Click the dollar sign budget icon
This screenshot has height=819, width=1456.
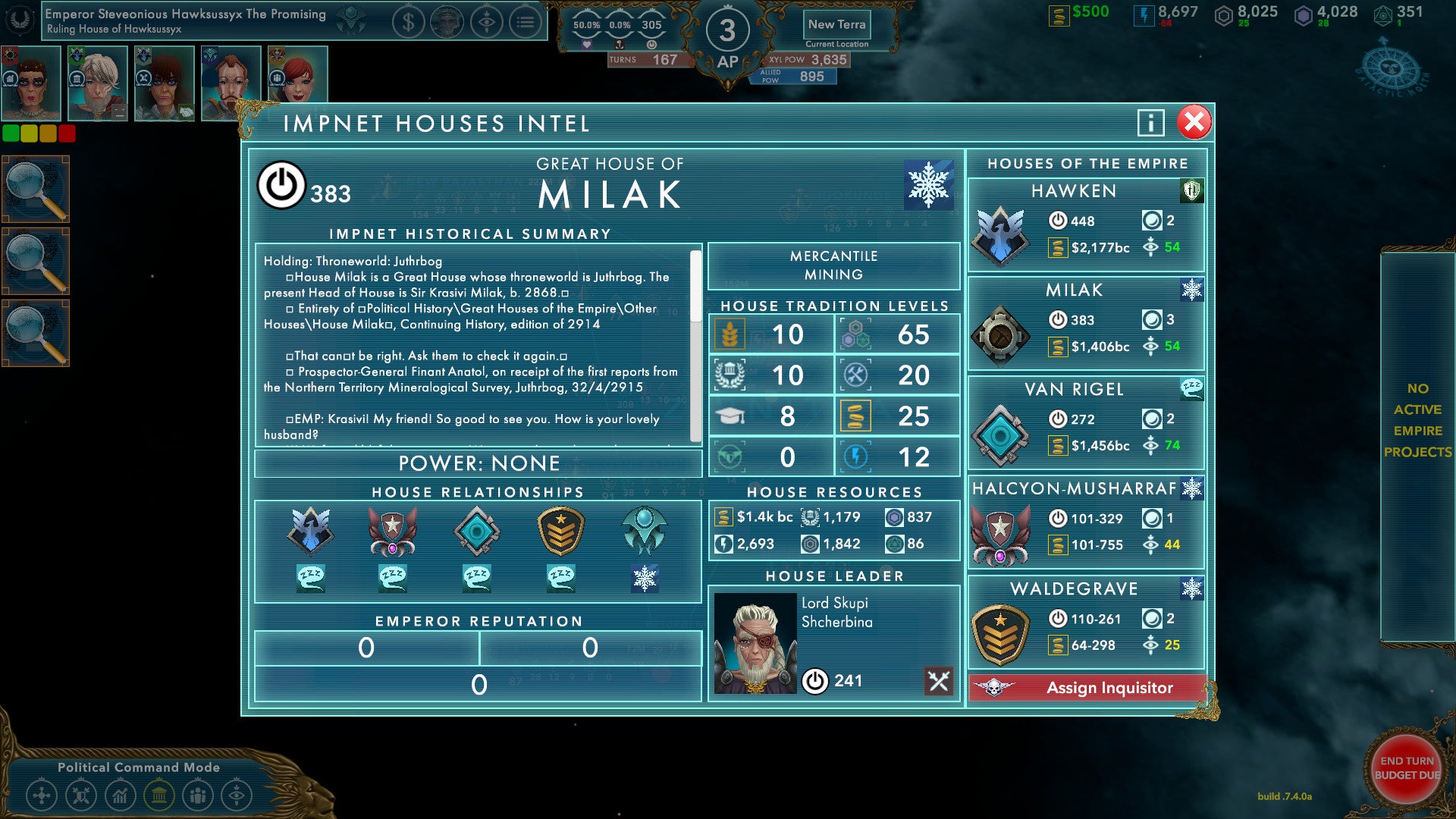point(408,23)
